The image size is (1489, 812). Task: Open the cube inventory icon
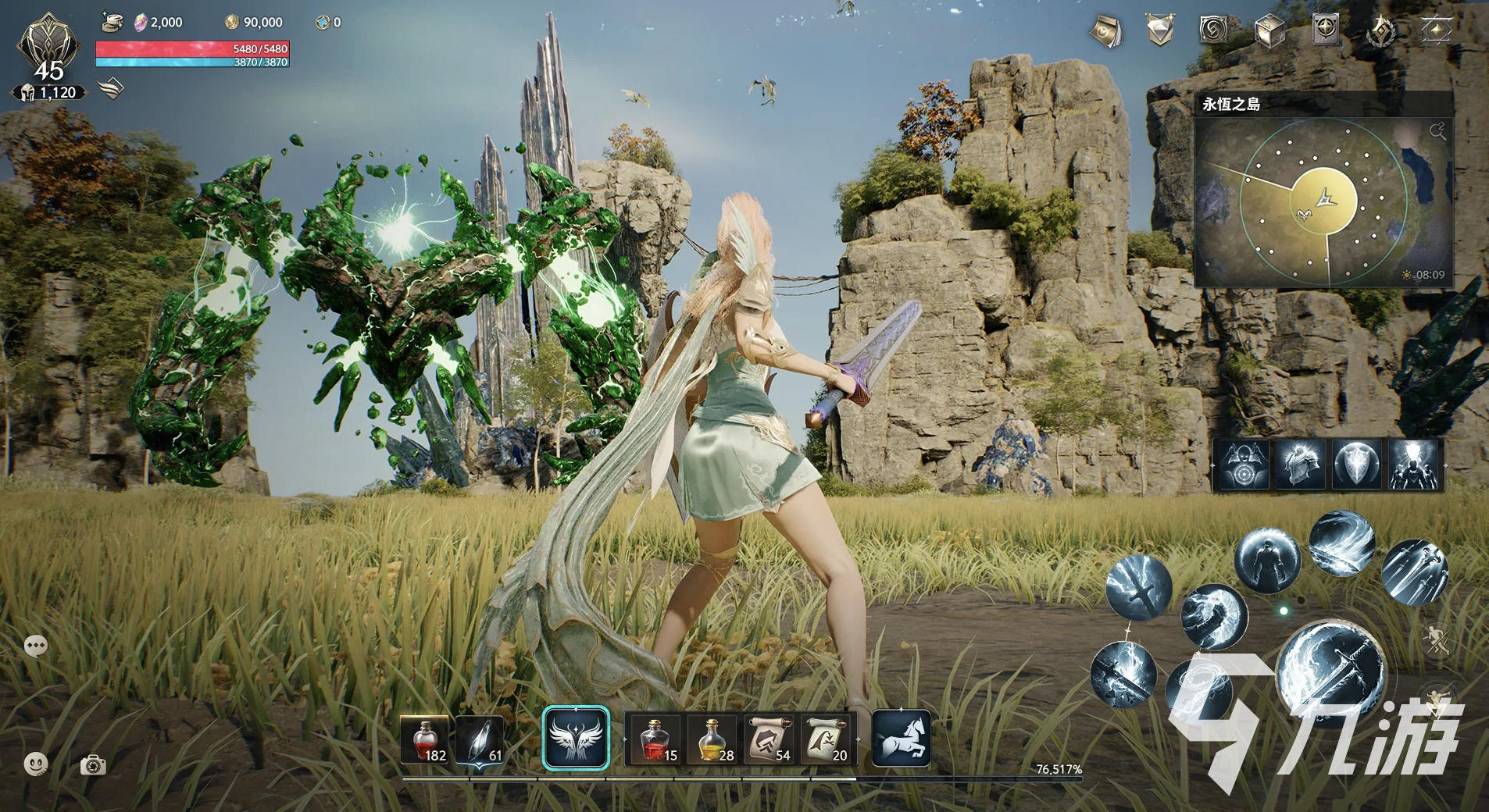pyautogui.click(x=1269, y=31)
